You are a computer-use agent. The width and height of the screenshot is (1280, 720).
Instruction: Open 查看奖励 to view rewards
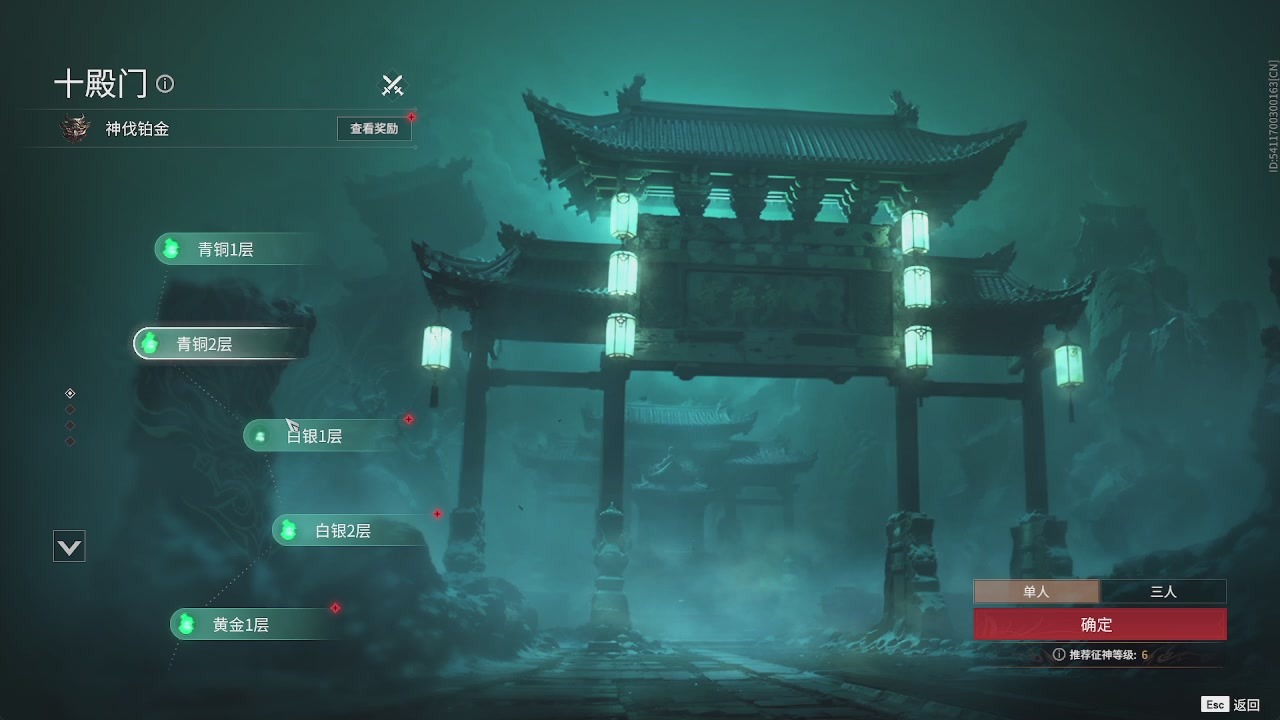tap(374, 128)
